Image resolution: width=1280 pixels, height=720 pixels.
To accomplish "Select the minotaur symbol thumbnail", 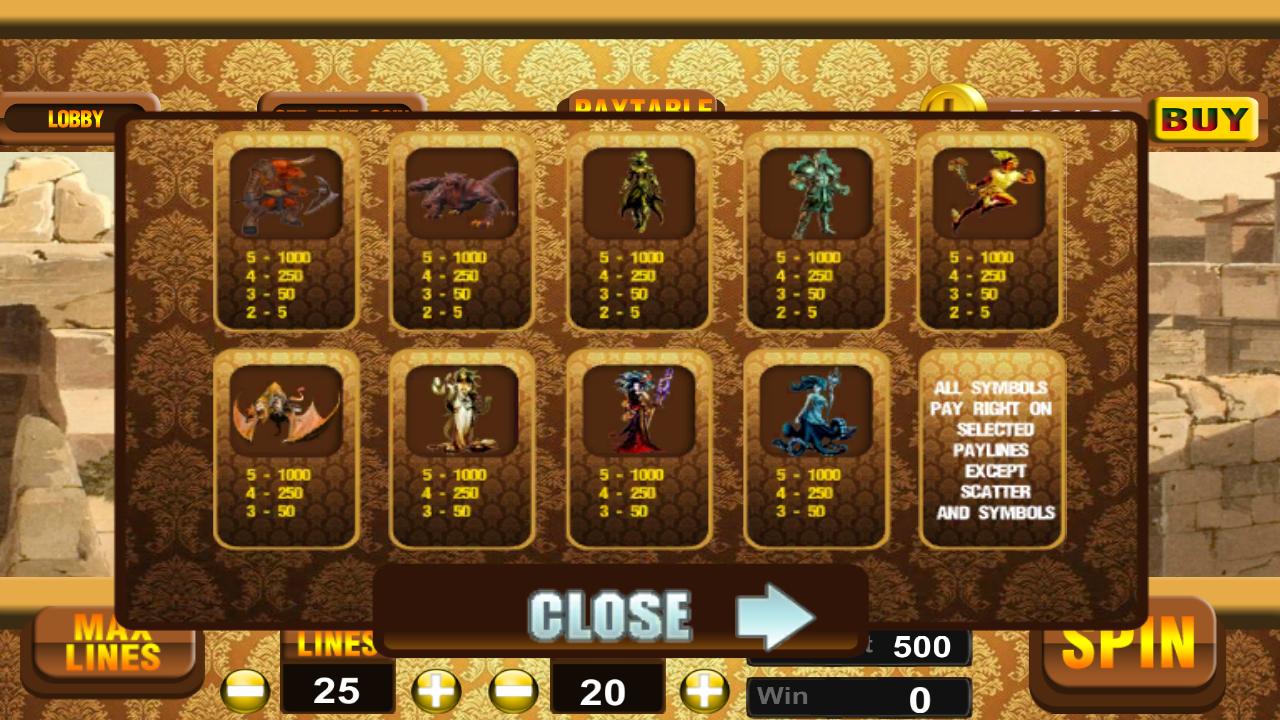I will pos(285,195).
